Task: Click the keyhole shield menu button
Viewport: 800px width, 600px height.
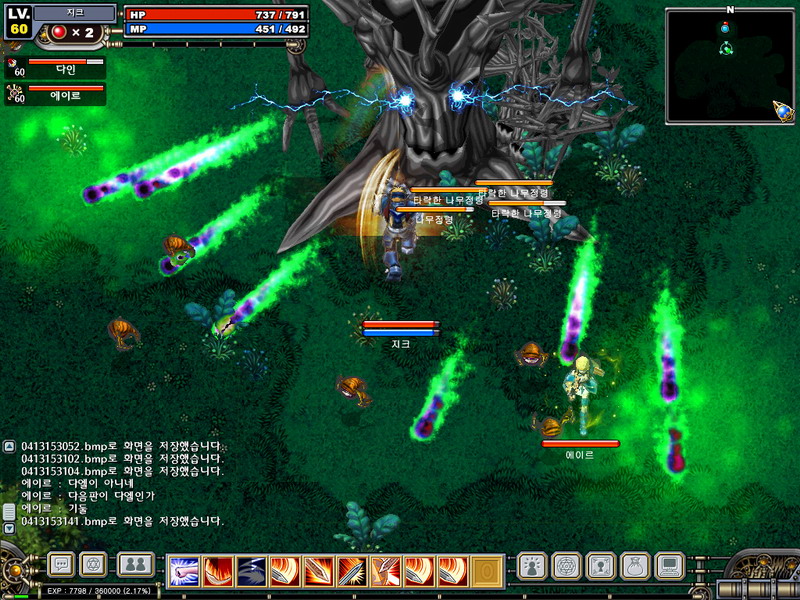Action: (x=600, y=566)
